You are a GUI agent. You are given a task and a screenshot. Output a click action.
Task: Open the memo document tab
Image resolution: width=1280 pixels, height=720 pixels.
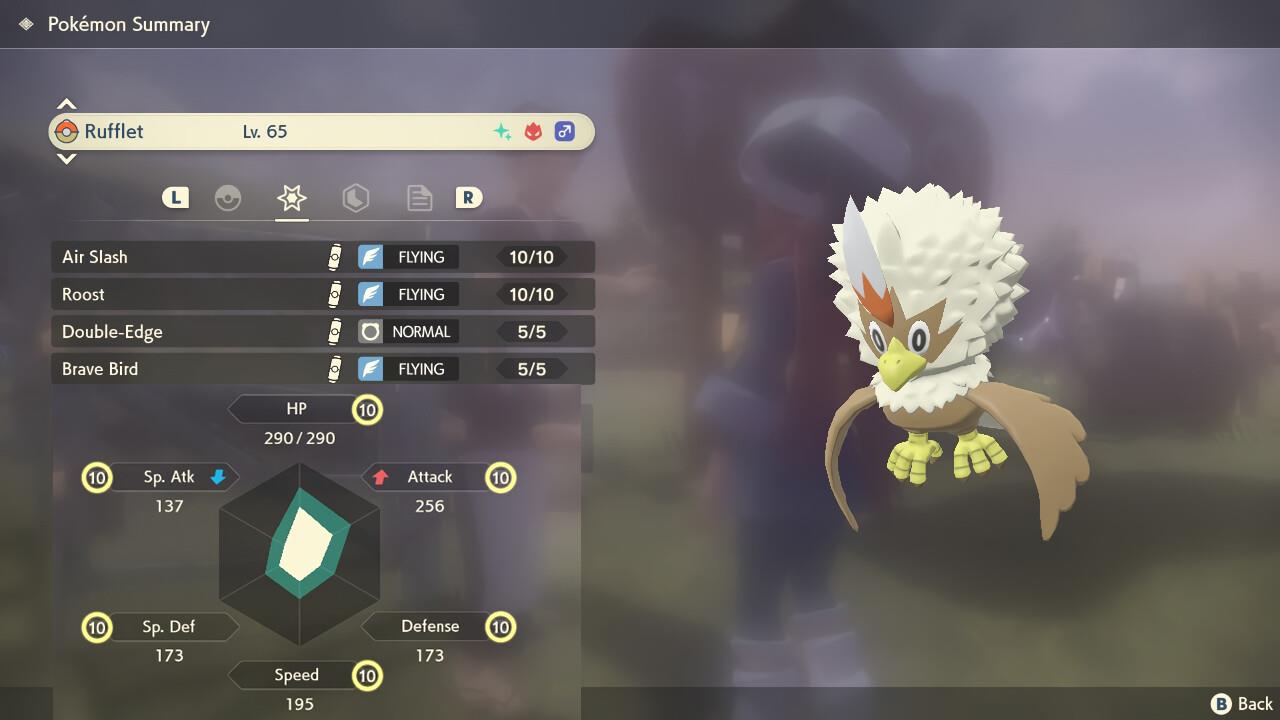point(419,198)
